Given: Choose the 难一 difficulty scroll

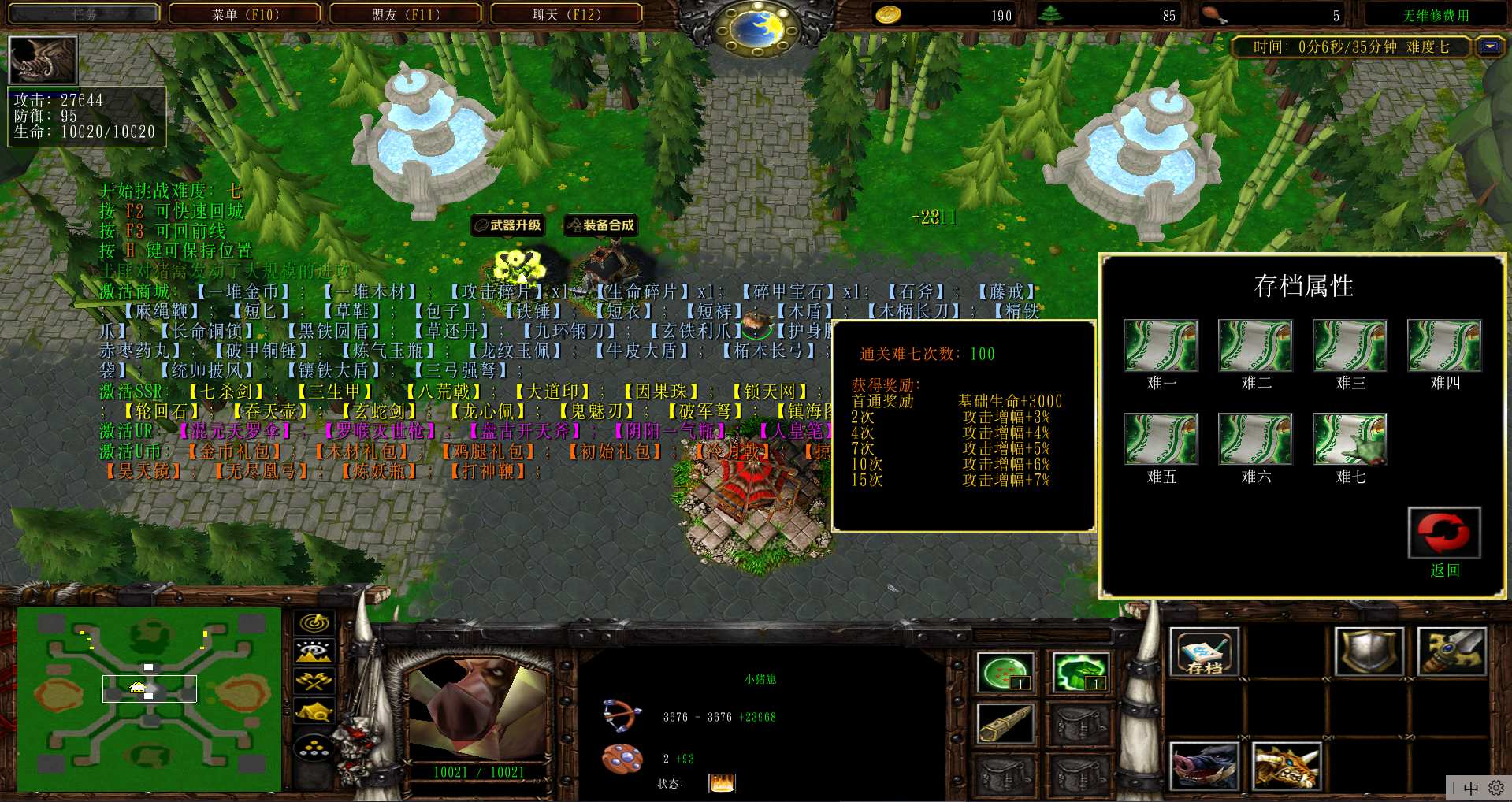Looking at the screenshot, I should coord(1161,346).
